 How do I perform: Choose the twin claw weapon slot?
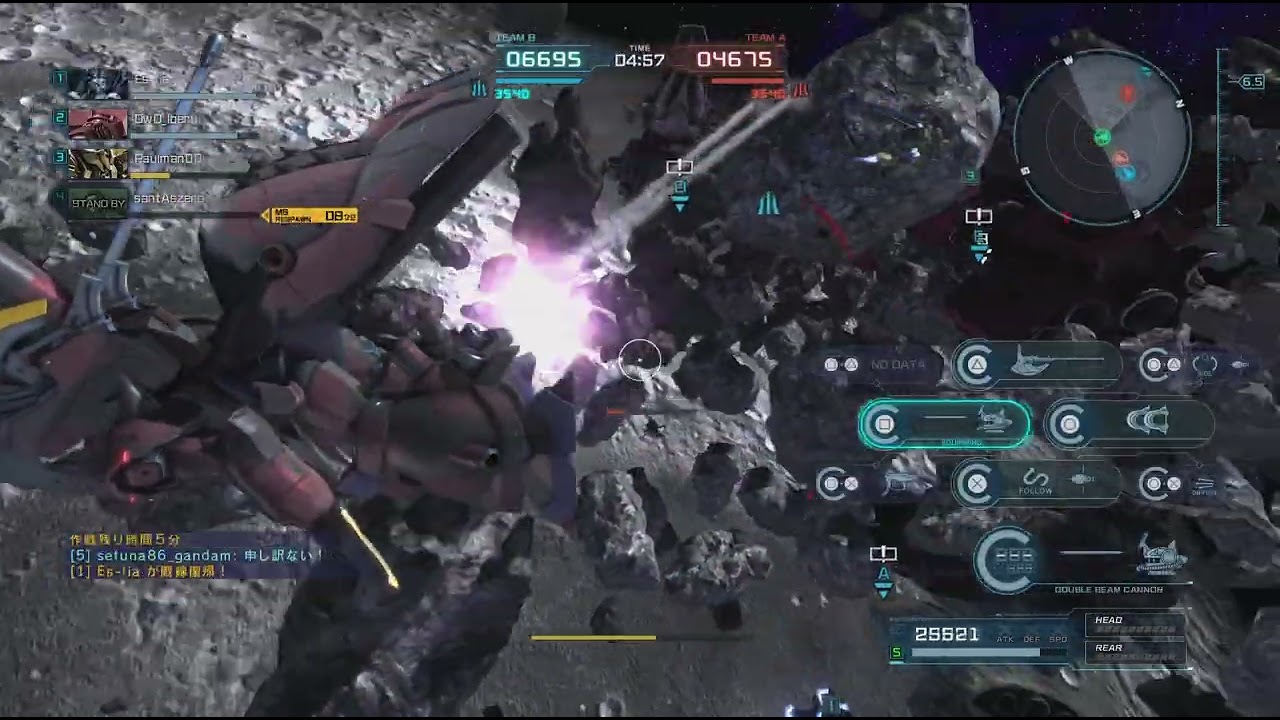1130,424
